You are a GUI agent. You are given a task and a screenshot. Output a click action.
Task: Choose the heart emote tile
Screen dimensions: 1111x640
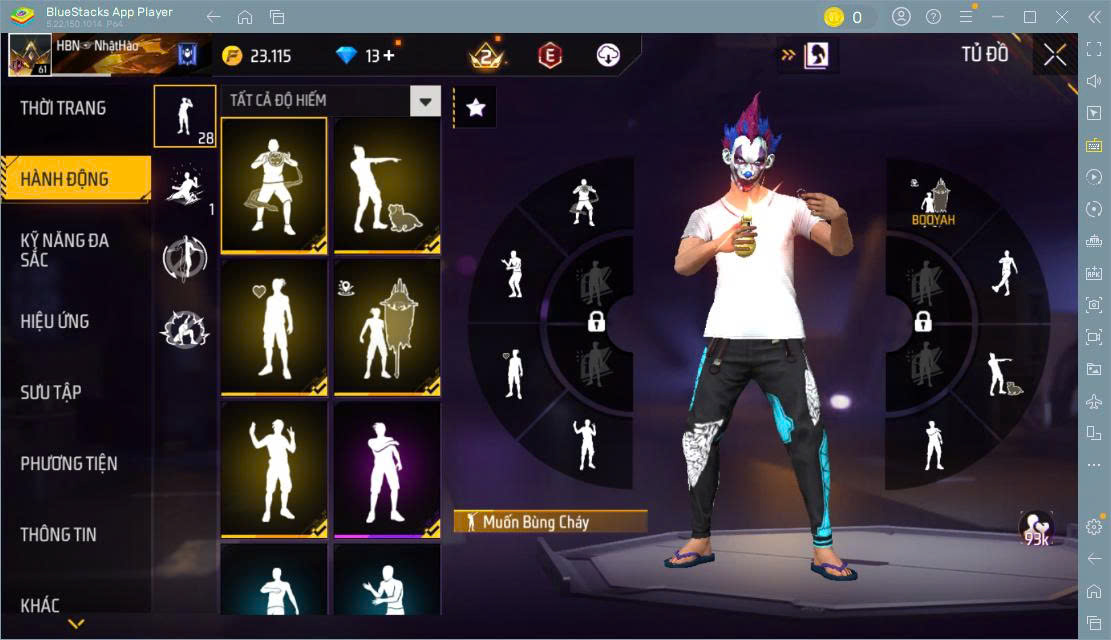click(274, 327)
